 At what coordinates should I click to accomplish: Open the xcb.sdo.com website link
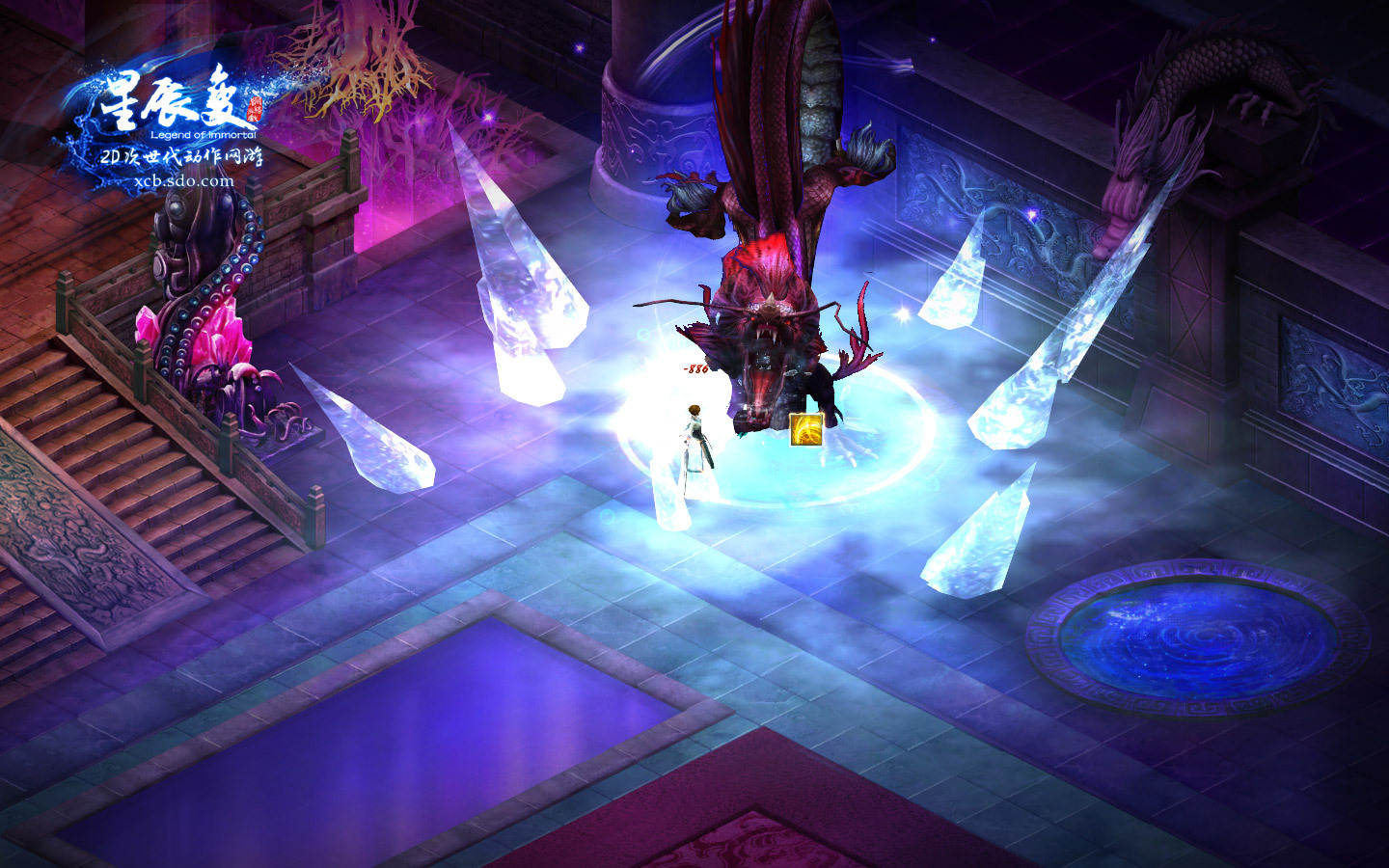point(184,180)
